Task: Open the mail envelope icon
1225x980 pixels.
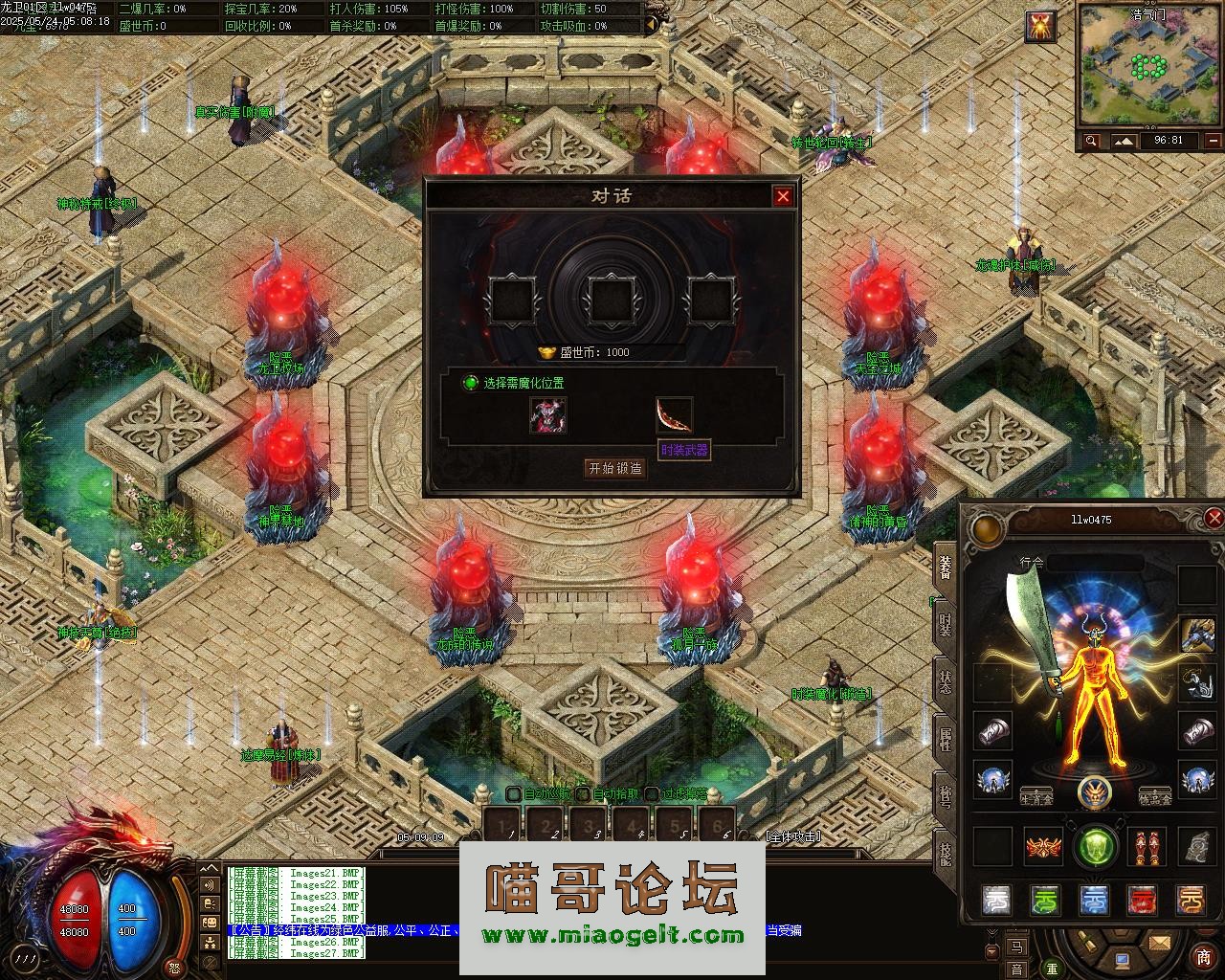Action: [1159, 944]
